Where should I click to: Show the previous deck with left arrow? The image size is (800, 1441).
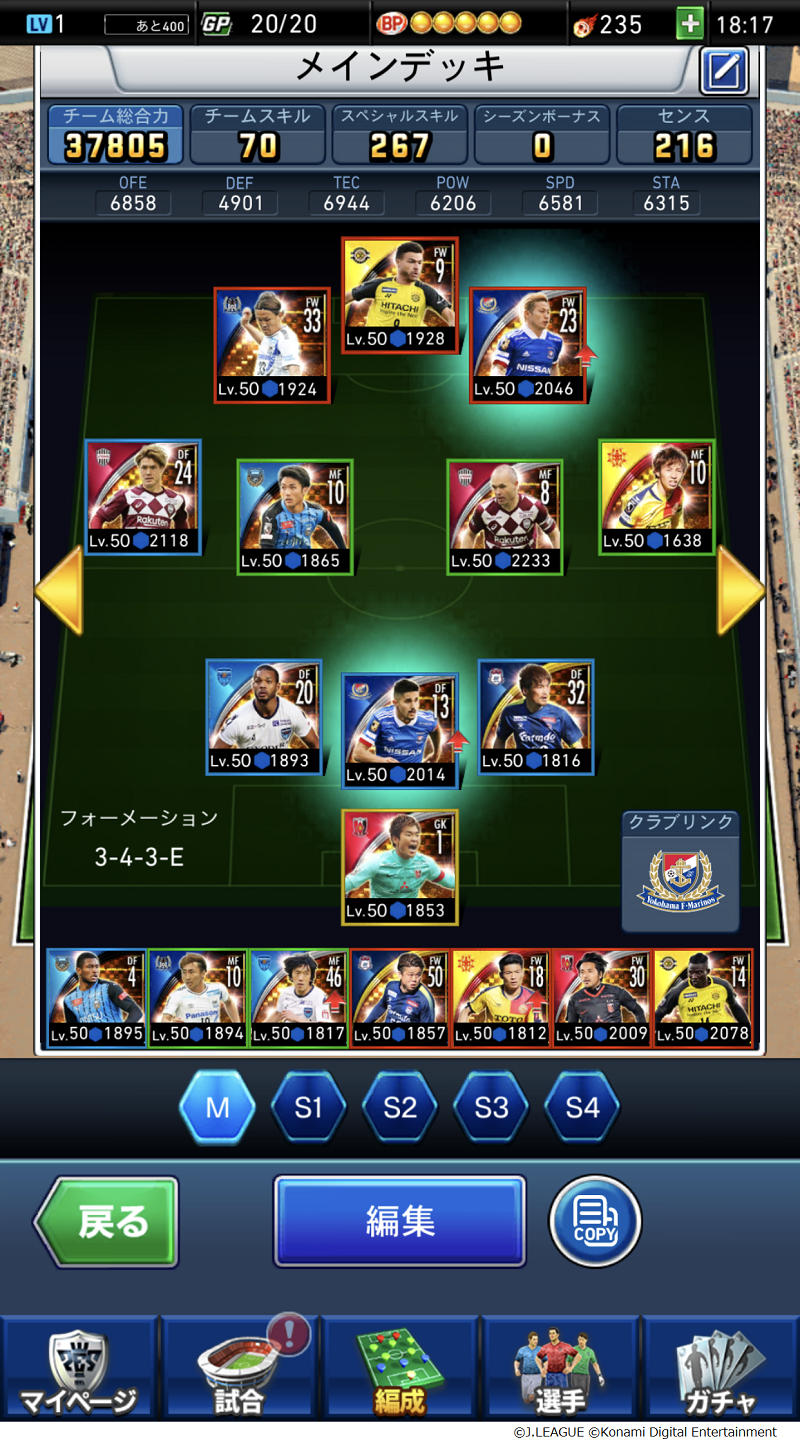(58, 591)
